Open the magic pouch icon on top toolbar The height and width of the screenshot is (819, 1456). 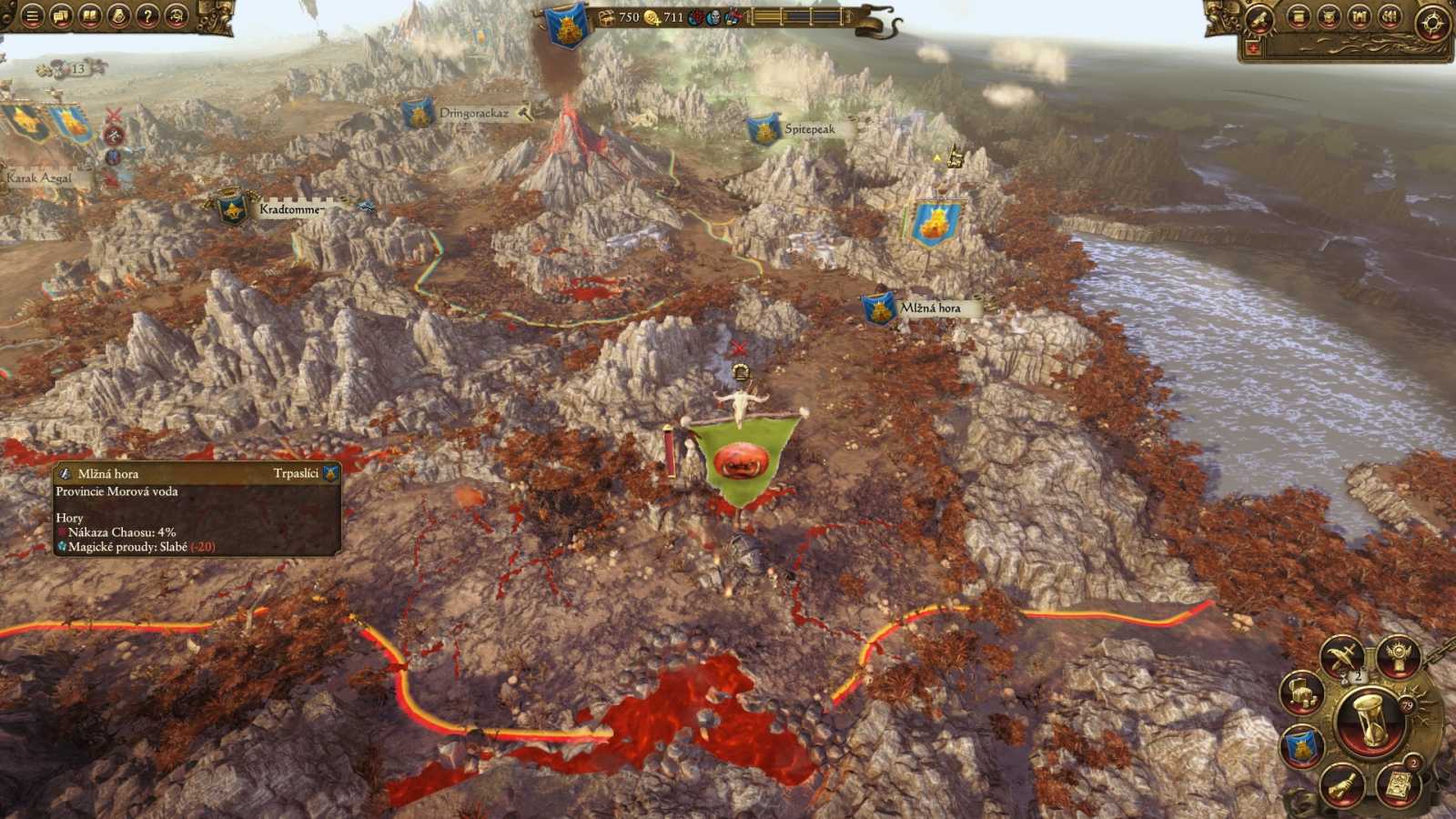tap(116, 15)
